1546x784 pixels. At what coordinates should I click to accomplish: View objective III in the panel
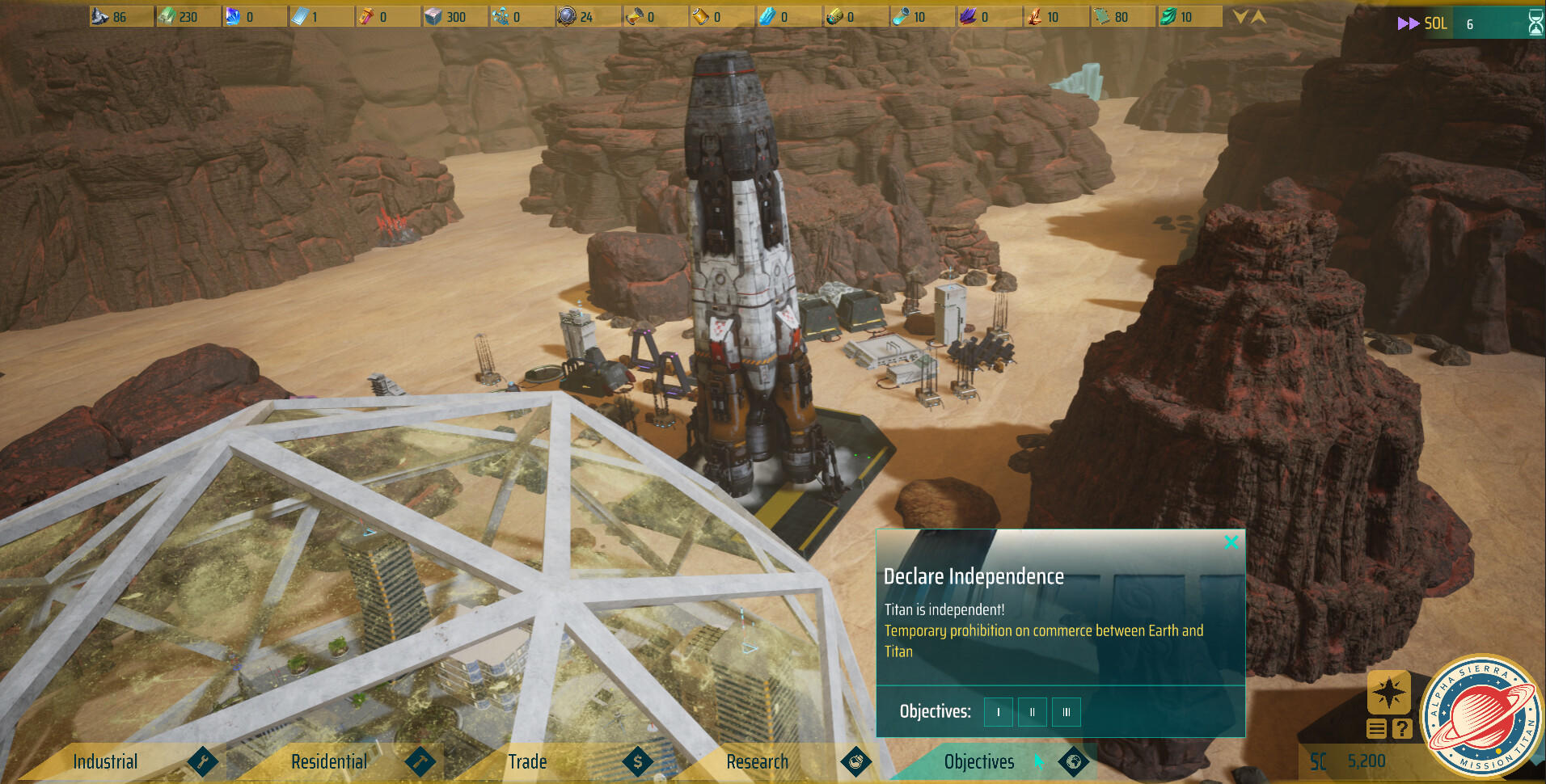click(x=1067, y=712)
